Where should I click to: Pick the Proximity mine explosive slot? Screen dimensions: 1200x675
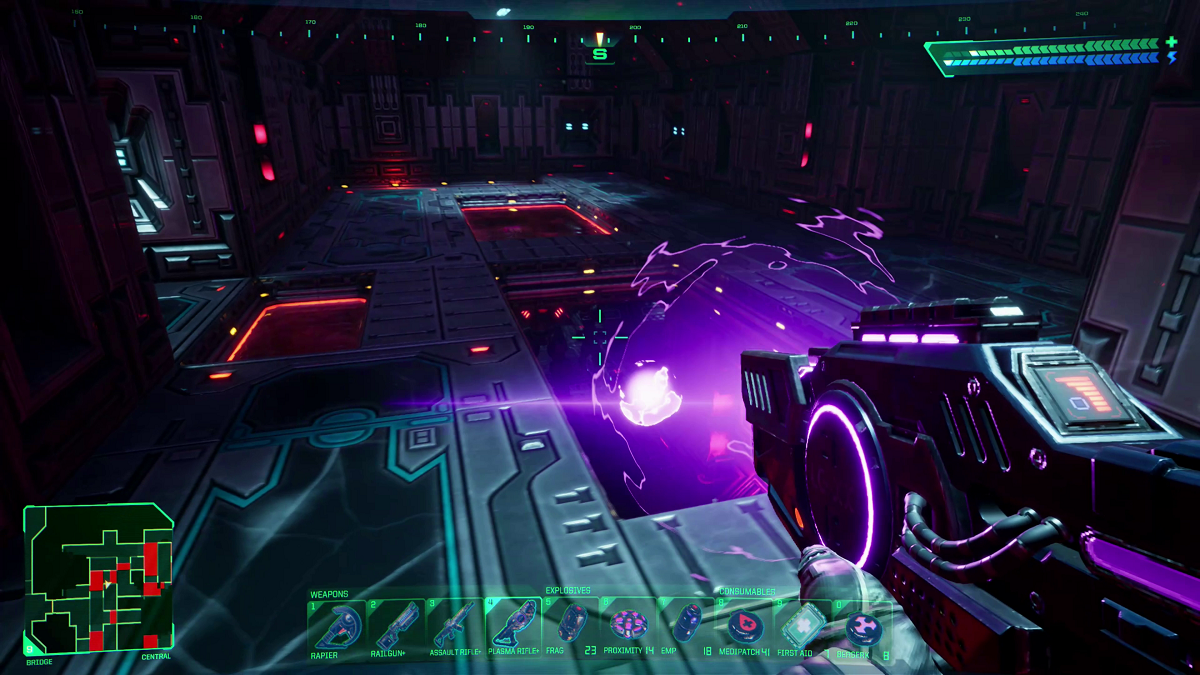630,626
